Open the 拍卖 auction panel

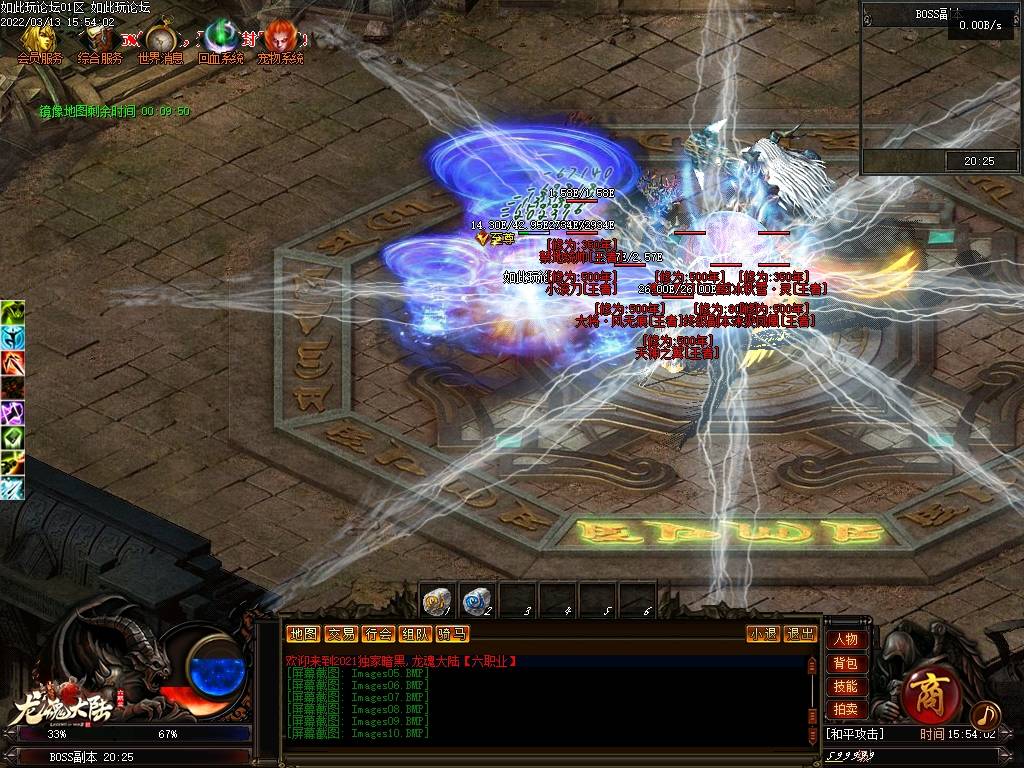click(x=845, y=709)
